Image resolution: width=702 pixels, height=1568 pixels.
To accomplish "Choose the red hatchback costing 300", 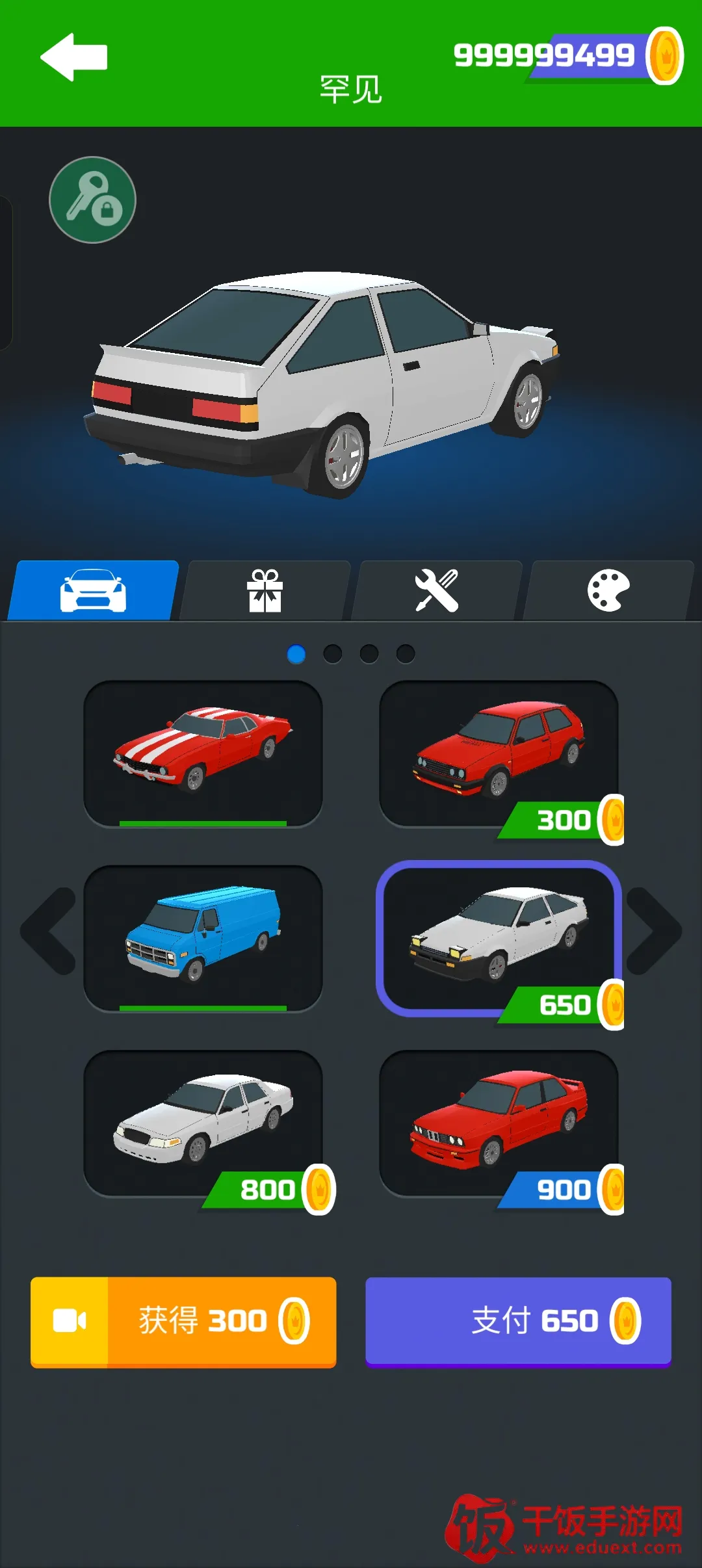I will pyautogui.click(x=499, y=753).
